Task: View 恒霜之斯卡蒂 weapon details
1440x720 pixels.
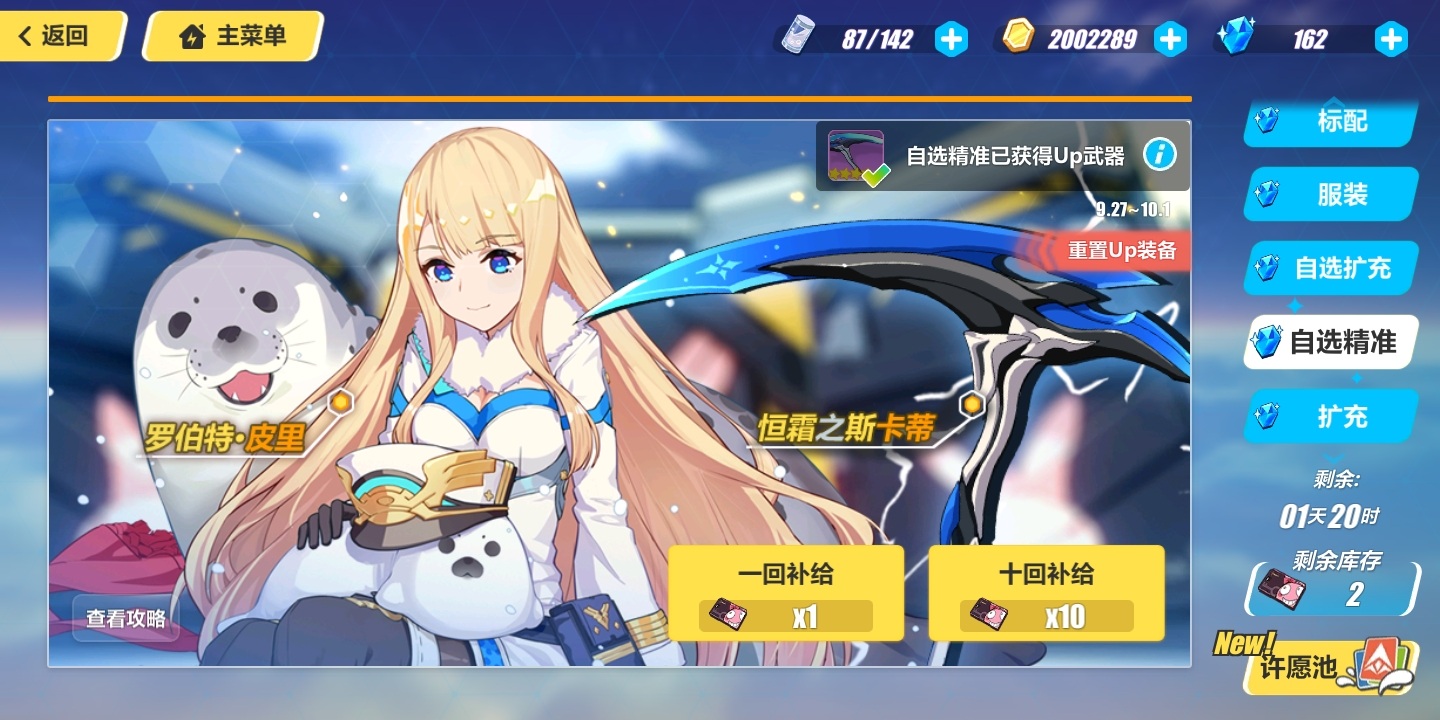Action: tap(846, 429)
